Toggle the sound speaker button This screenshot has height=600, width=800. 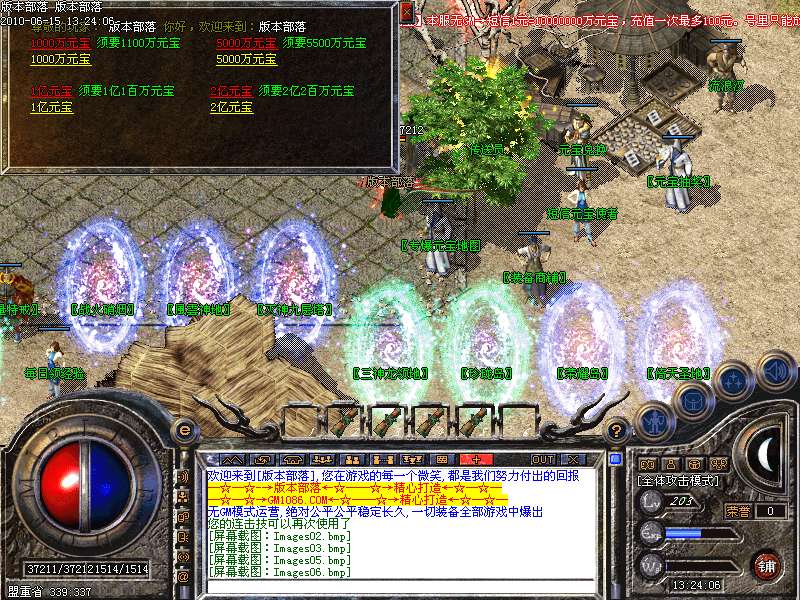(x=775, y=372)
